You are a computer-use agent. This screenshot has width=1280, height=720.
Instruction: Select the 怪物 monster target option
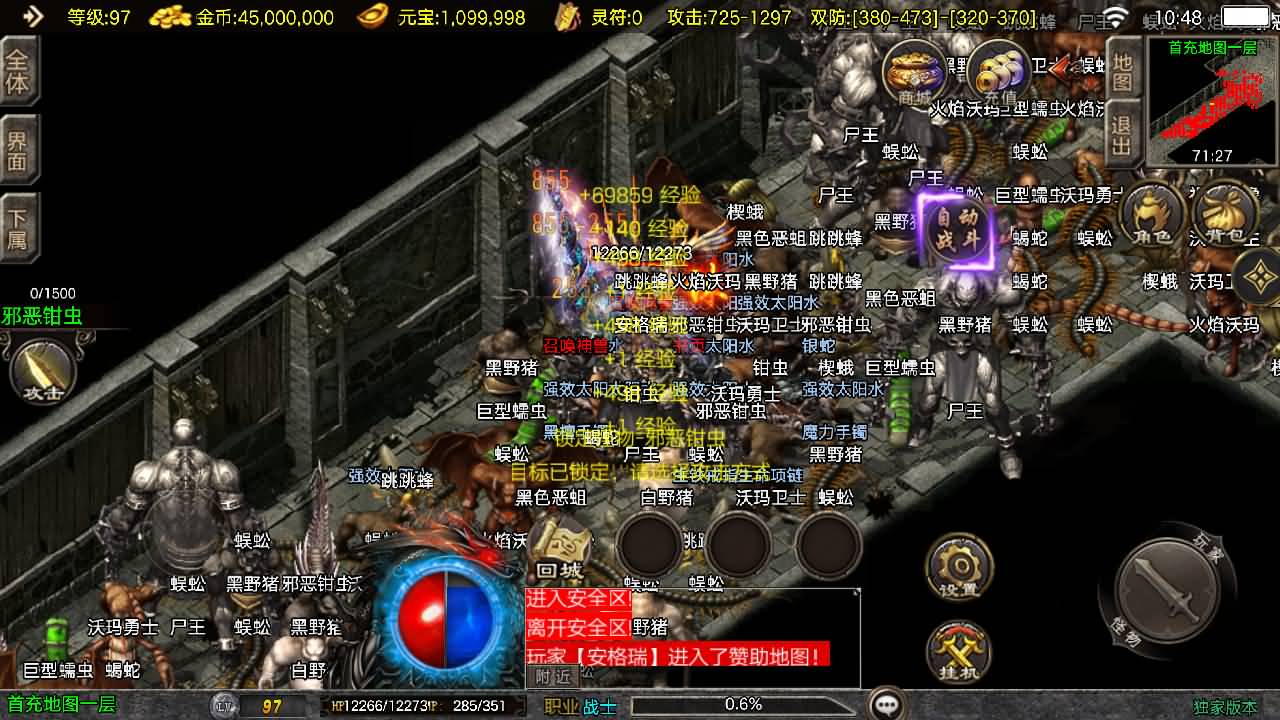pyautogui.click(x=1124, y=632)
